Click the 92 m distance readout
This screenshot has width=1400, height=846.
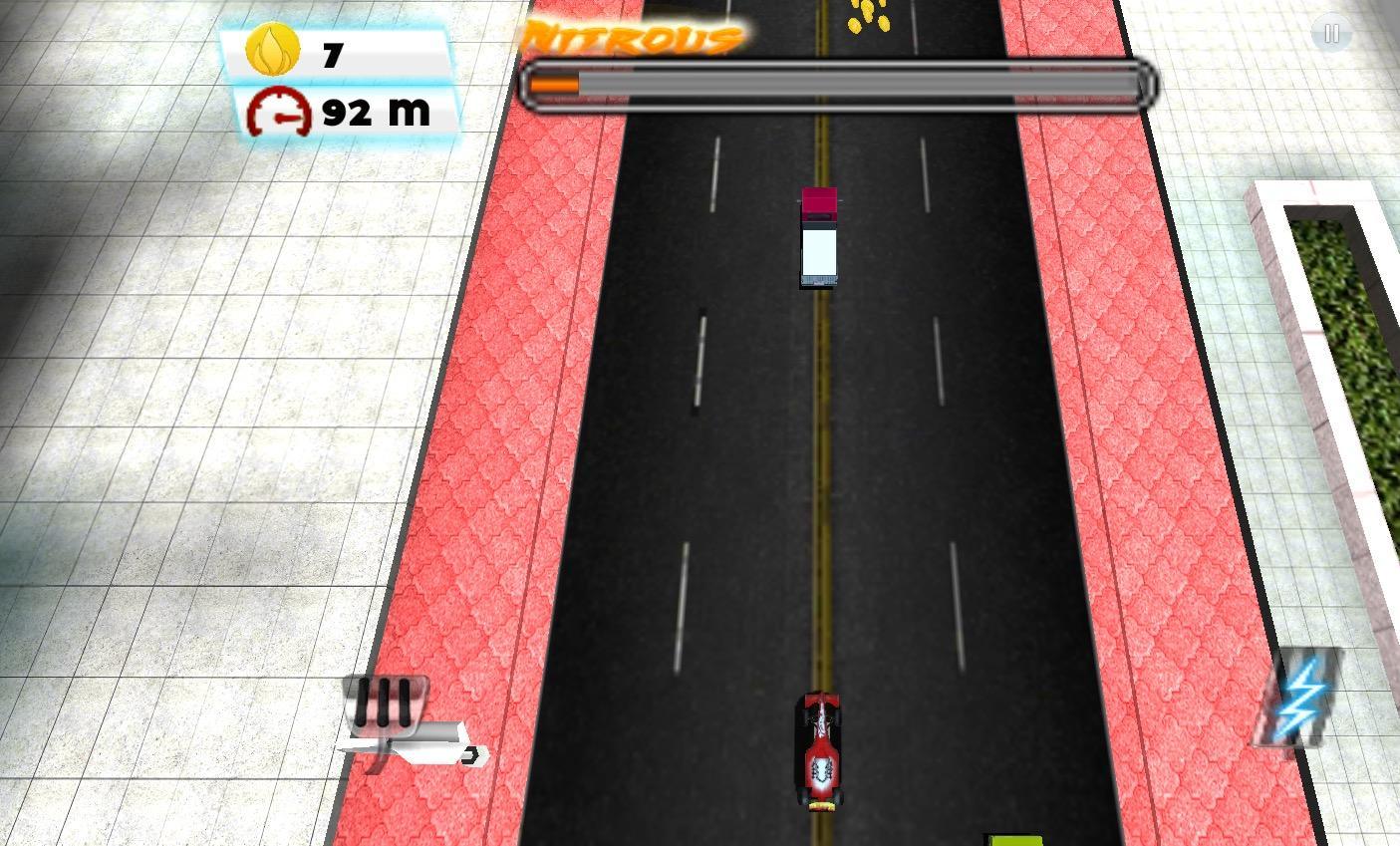[377, 112]
